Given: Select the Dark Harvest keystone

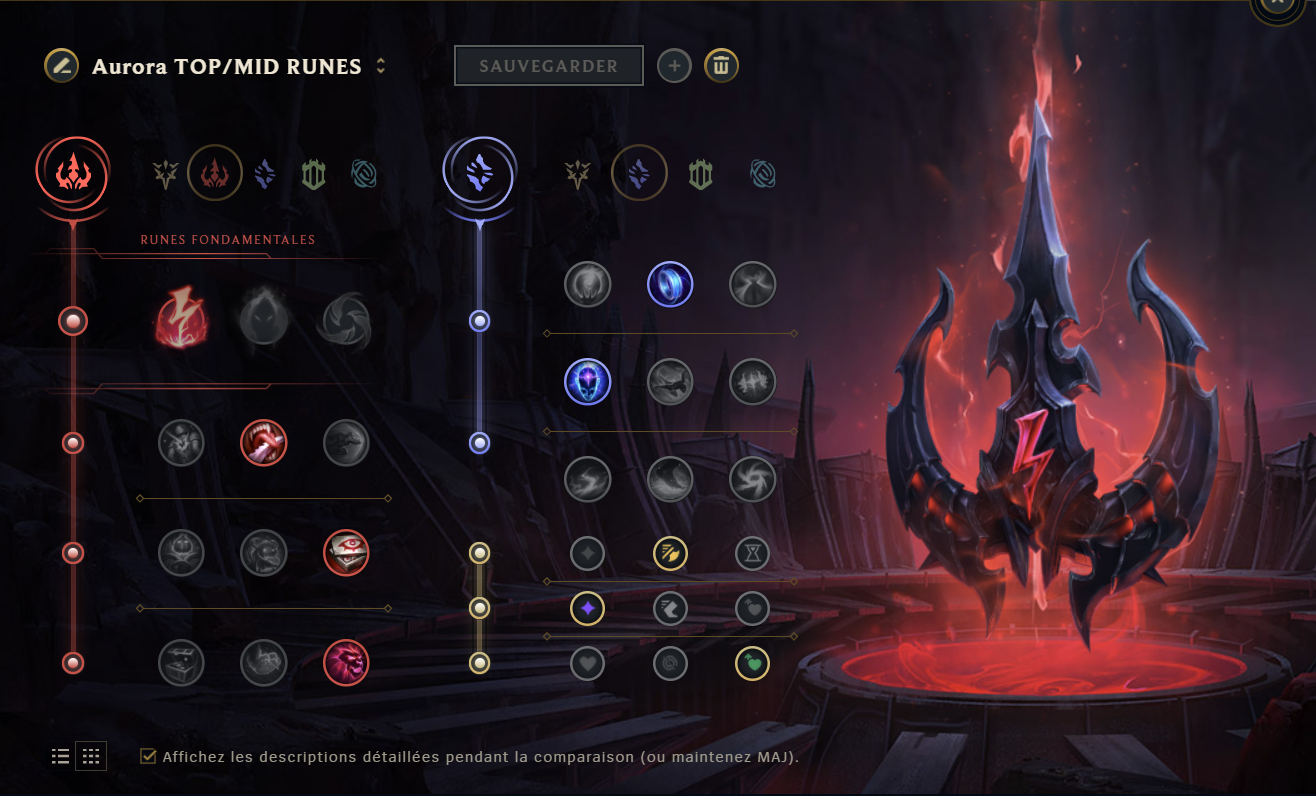Looking at the screenshot, I should pyautogui.click(x=264, y=320).
